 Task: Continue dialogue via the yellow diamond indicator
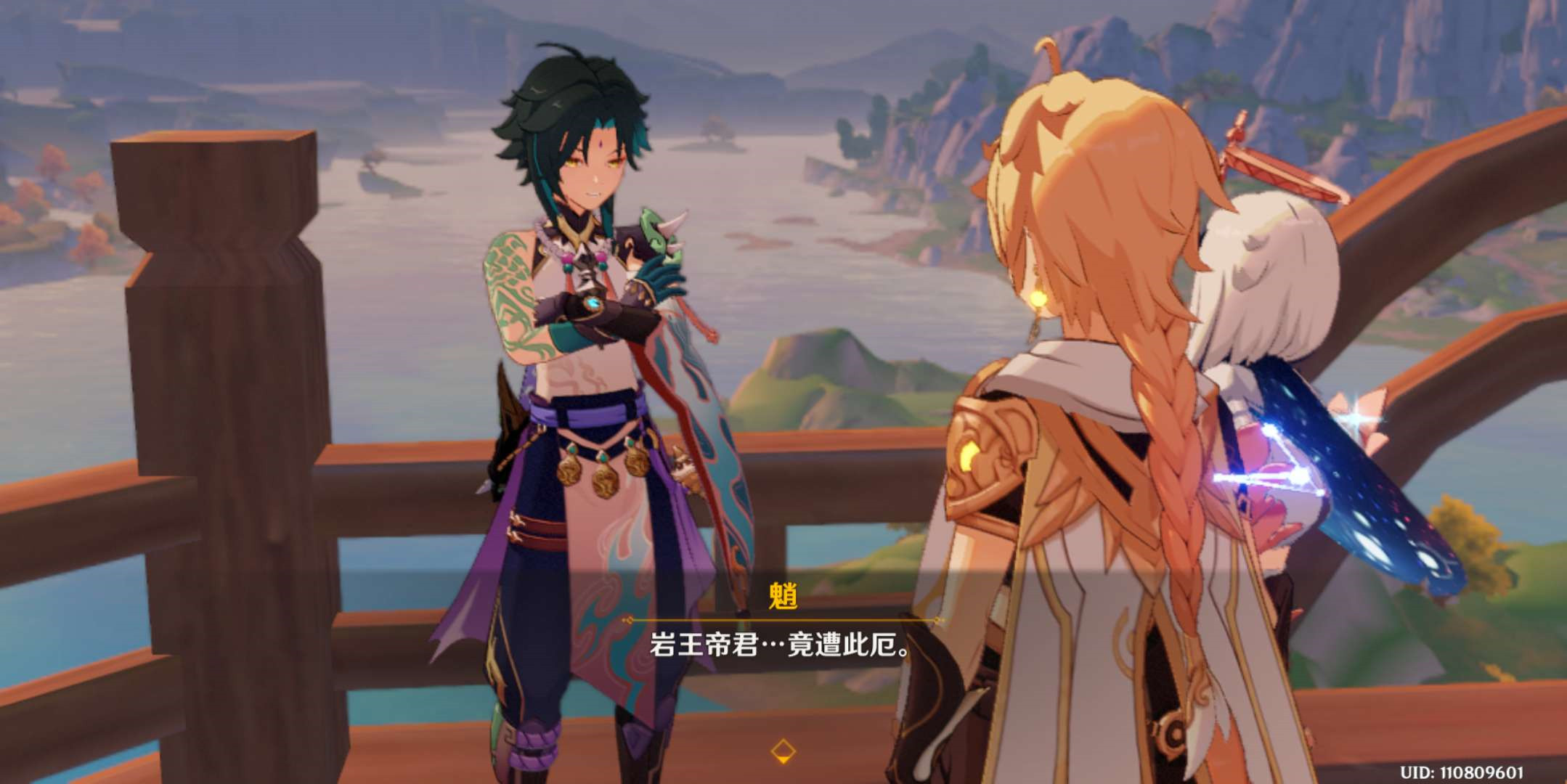(783, 751)
